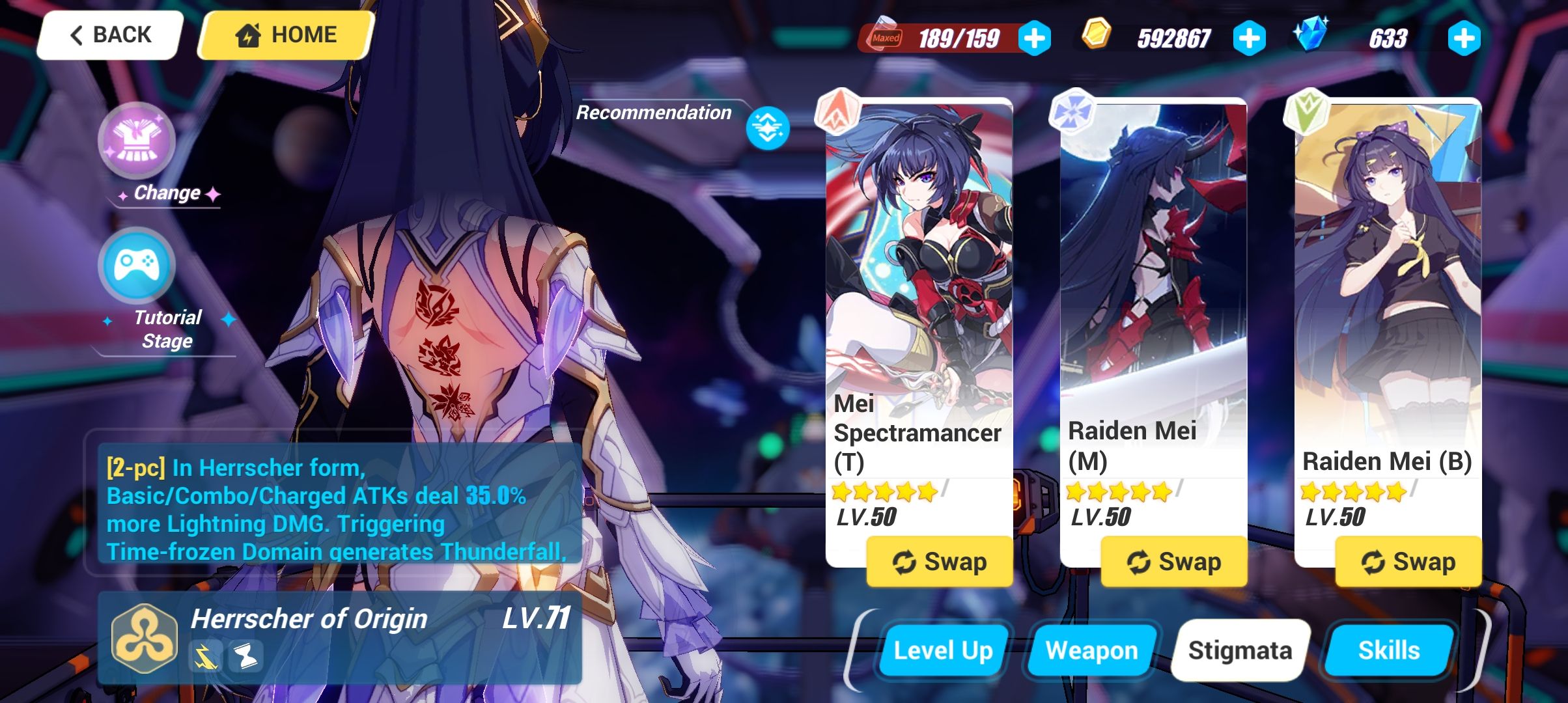Tap the Recommendation icon
This screenshot has height=703, width=1568.
click(x=768, y=129)
